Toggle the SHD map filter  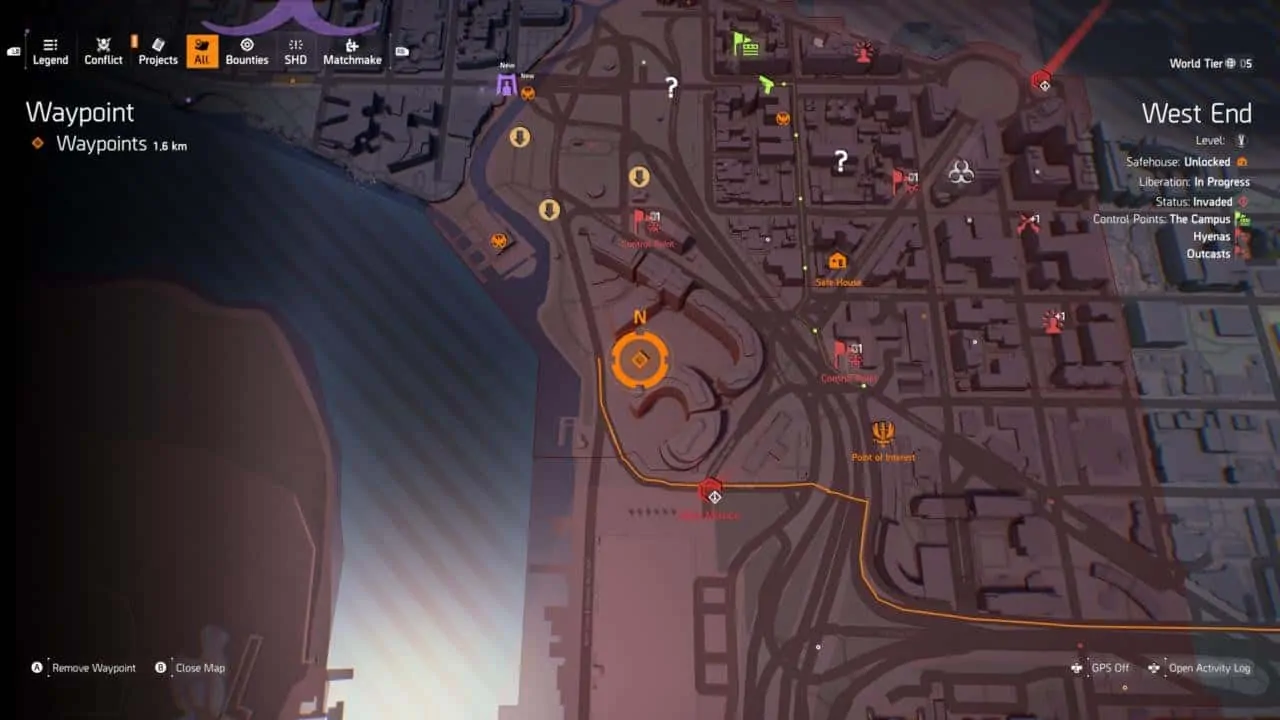pos(295,50)
